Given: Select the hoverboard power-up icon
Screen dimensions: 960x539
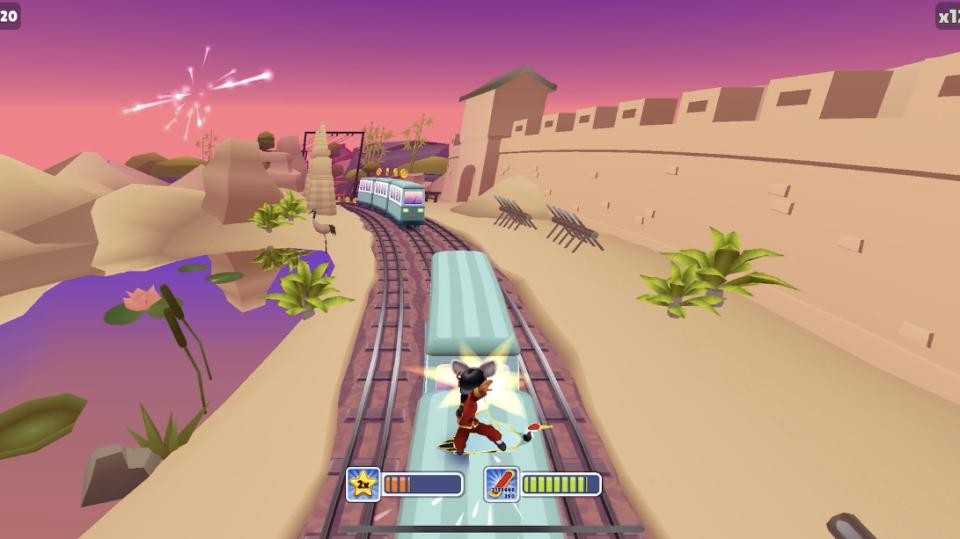Looking at the screenshot, I should (x=501, y=484).
